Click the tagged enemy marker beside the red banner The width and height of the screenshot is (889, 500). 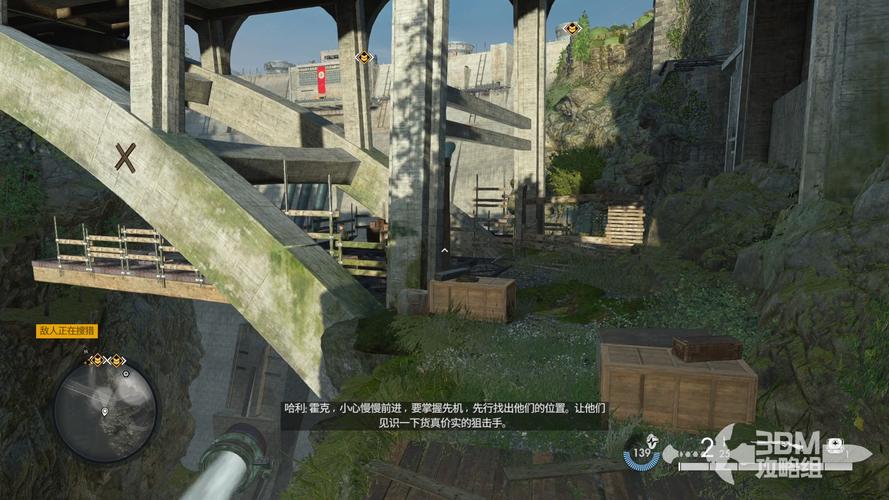coord(364,57)
